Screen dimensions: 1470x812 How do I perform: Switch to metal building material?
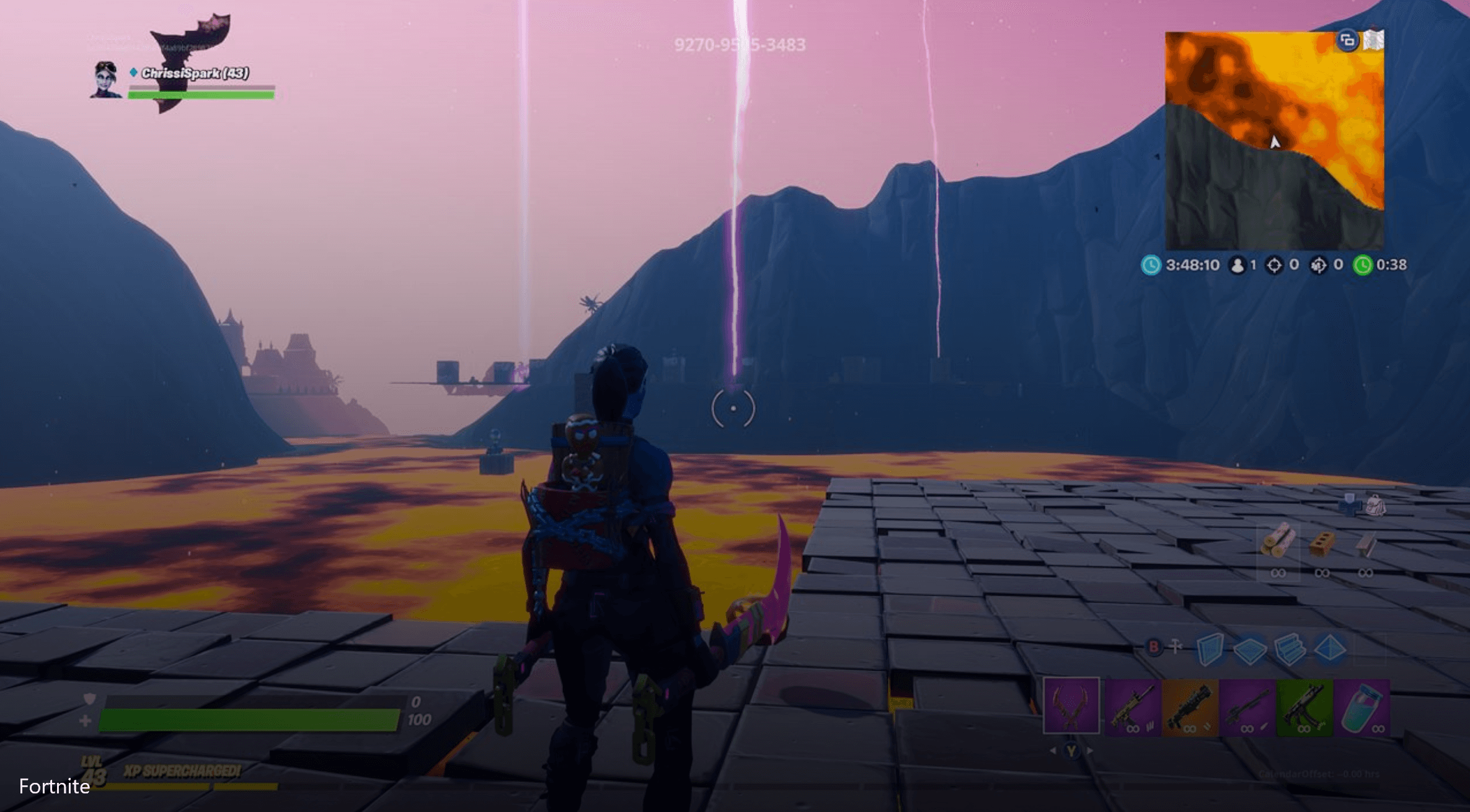tap(1365, 544)
